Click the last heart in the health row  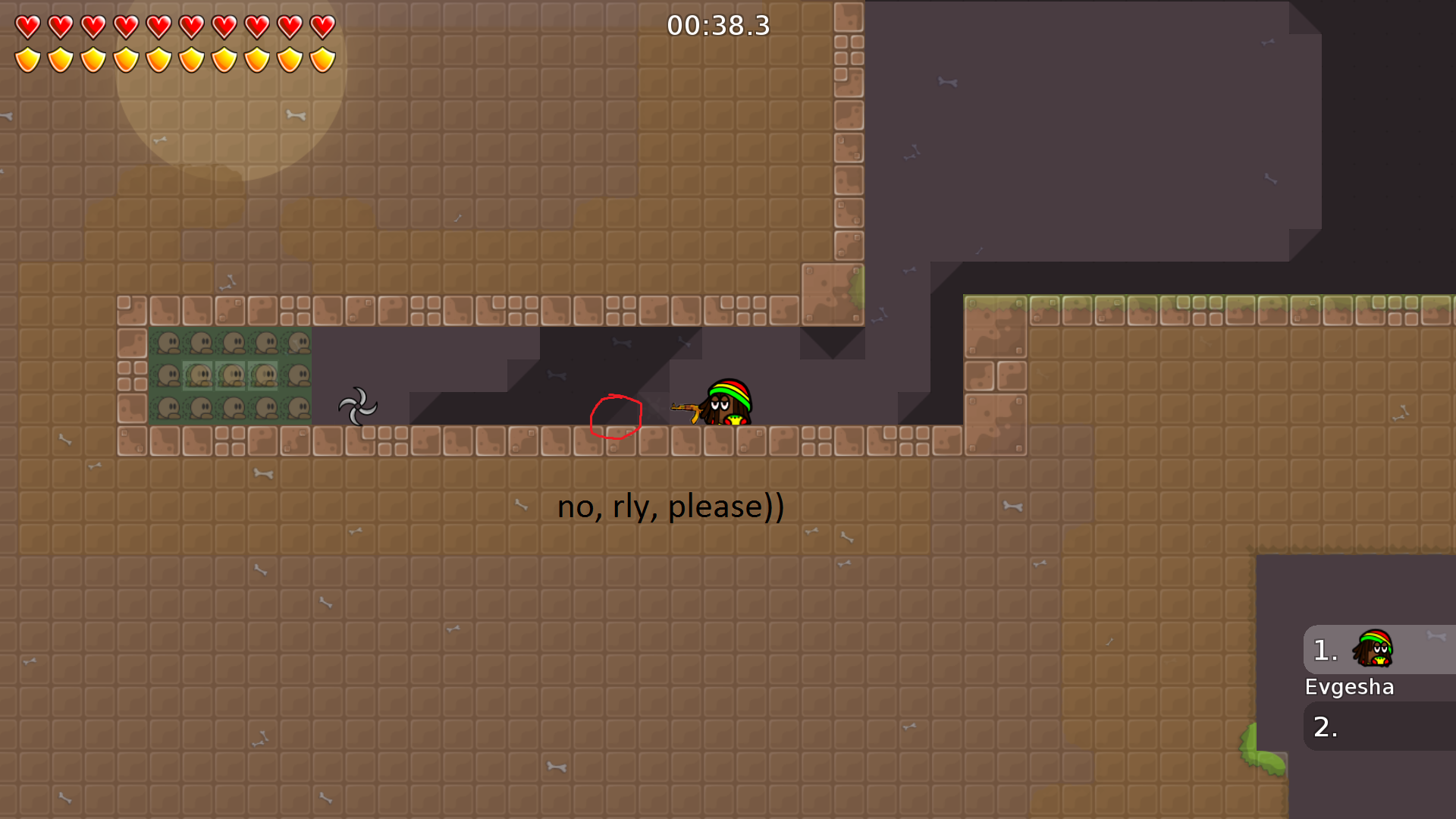pos(322,25)
